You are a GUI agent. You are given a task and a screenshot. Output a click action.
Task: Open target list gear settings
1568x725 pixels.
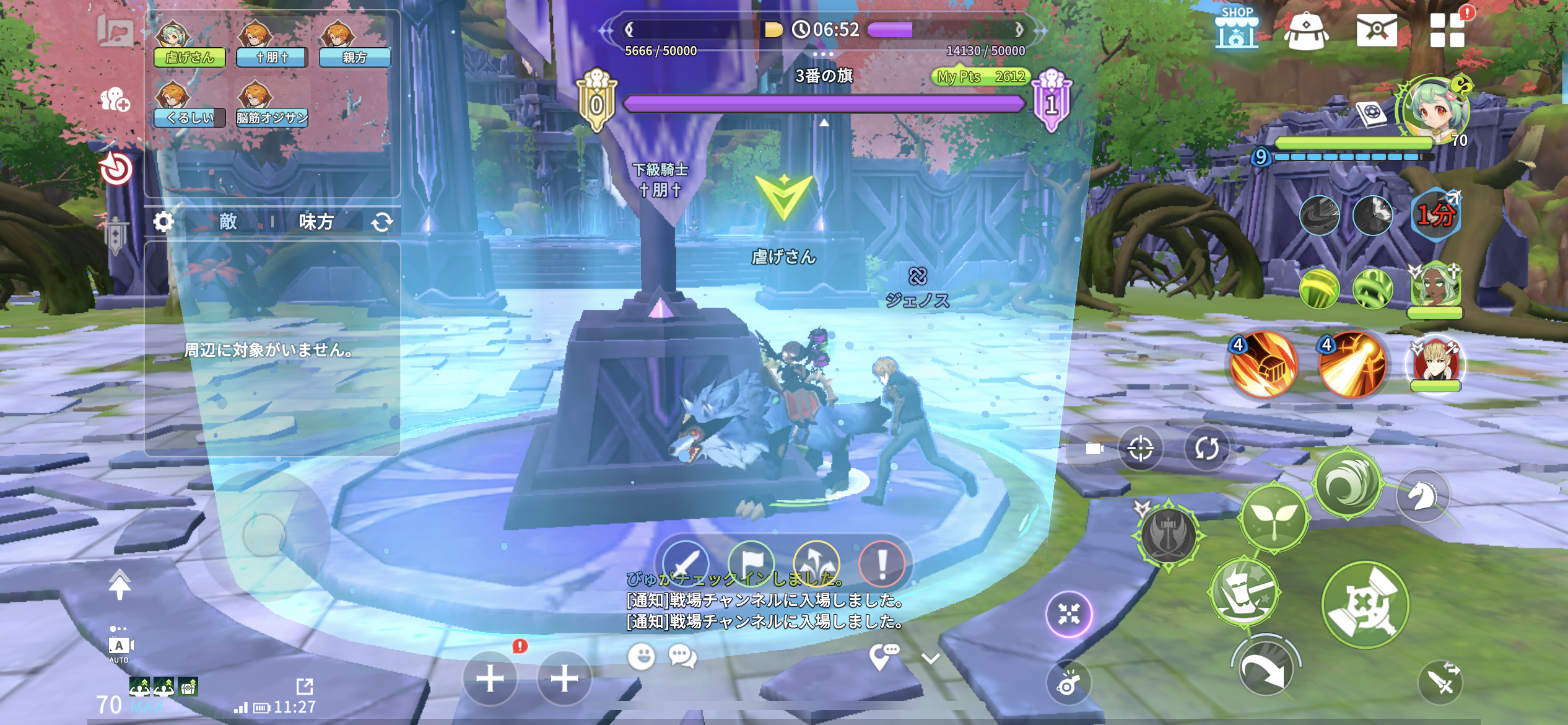(163, 221)
